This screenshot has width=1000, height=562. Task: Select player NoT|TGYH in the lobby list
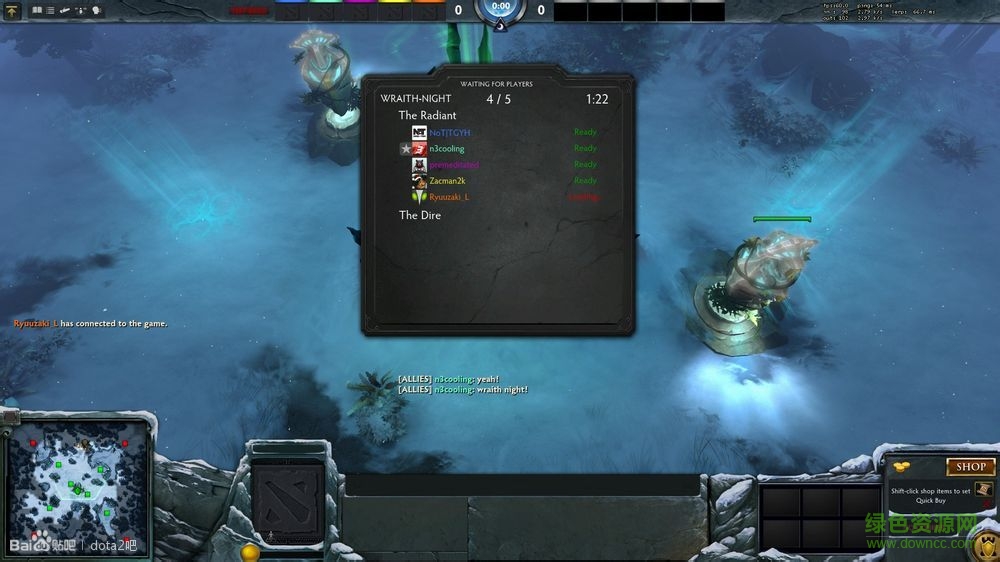(449, 132)
